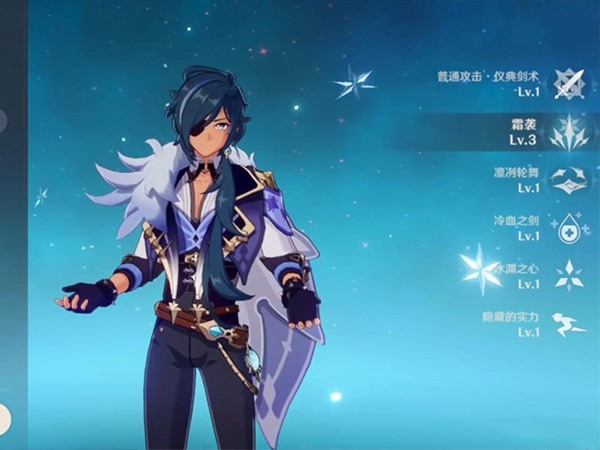View the 冷血之剑 passive talent
This screenshot has height=450, width=600.
[568, 228]
